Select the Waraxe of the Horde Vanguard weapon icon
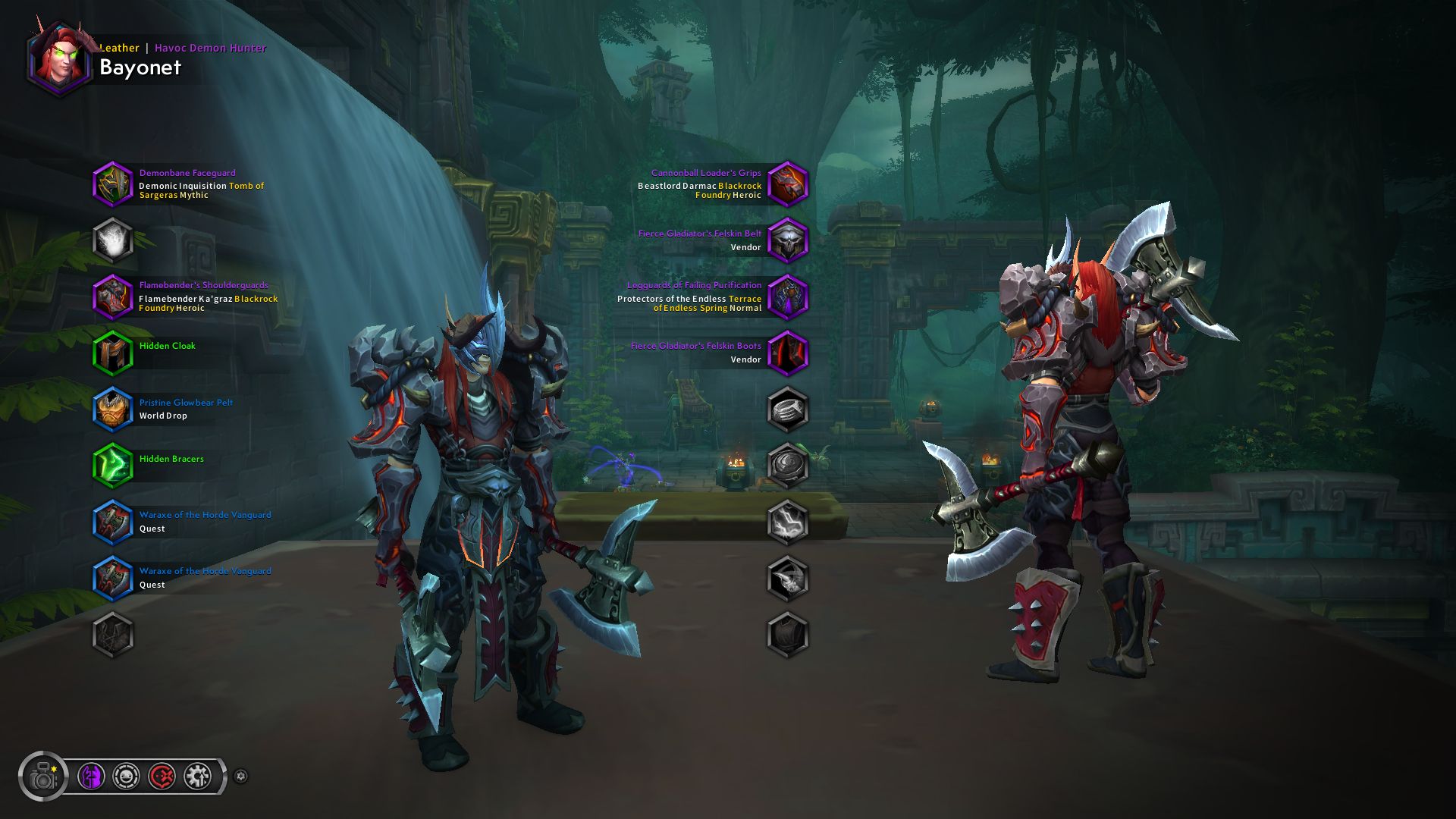Image resolution: width=1456 pixels, height=819 pixels. tap(112, 522)
